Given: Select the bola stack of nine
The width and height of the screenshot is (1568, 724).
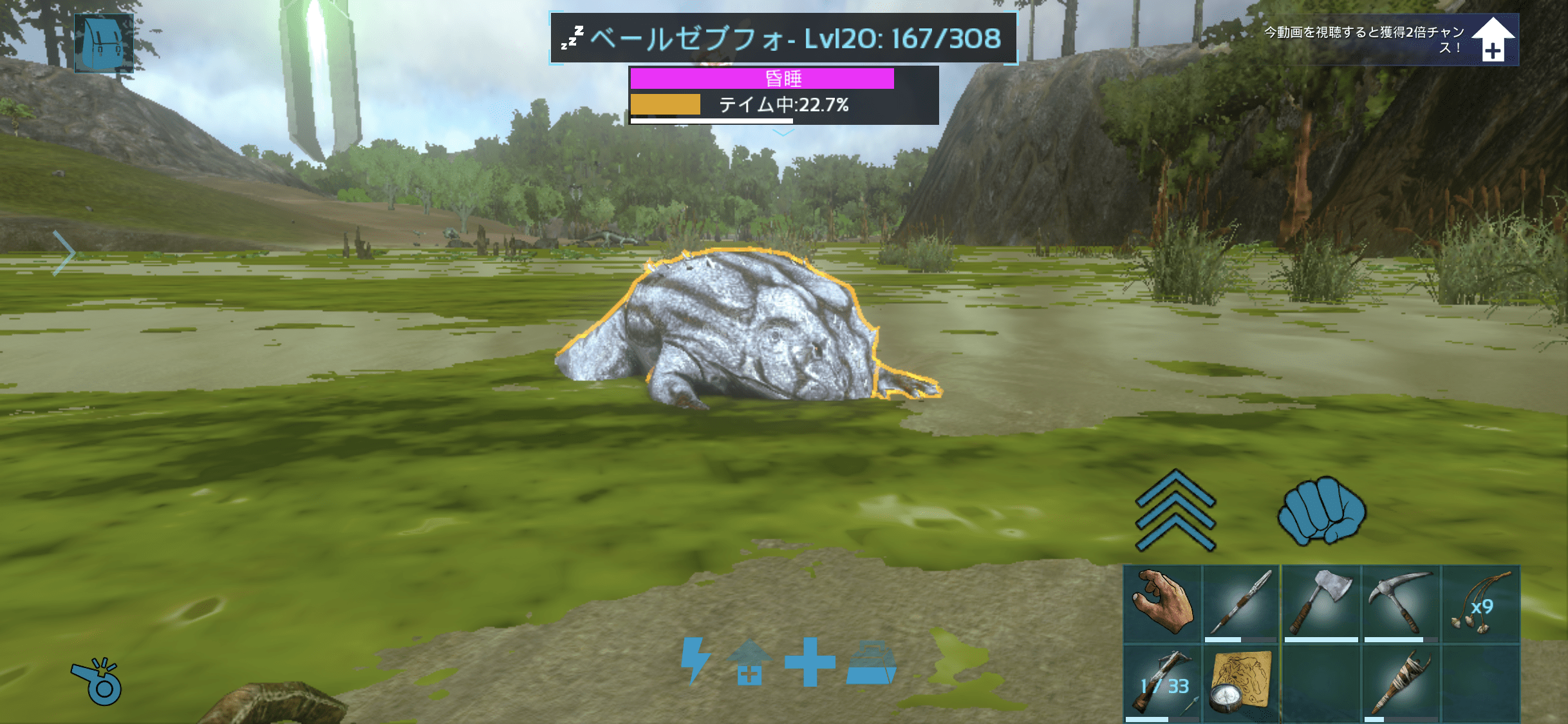Looking at the screenshot, I should 1480,604.
